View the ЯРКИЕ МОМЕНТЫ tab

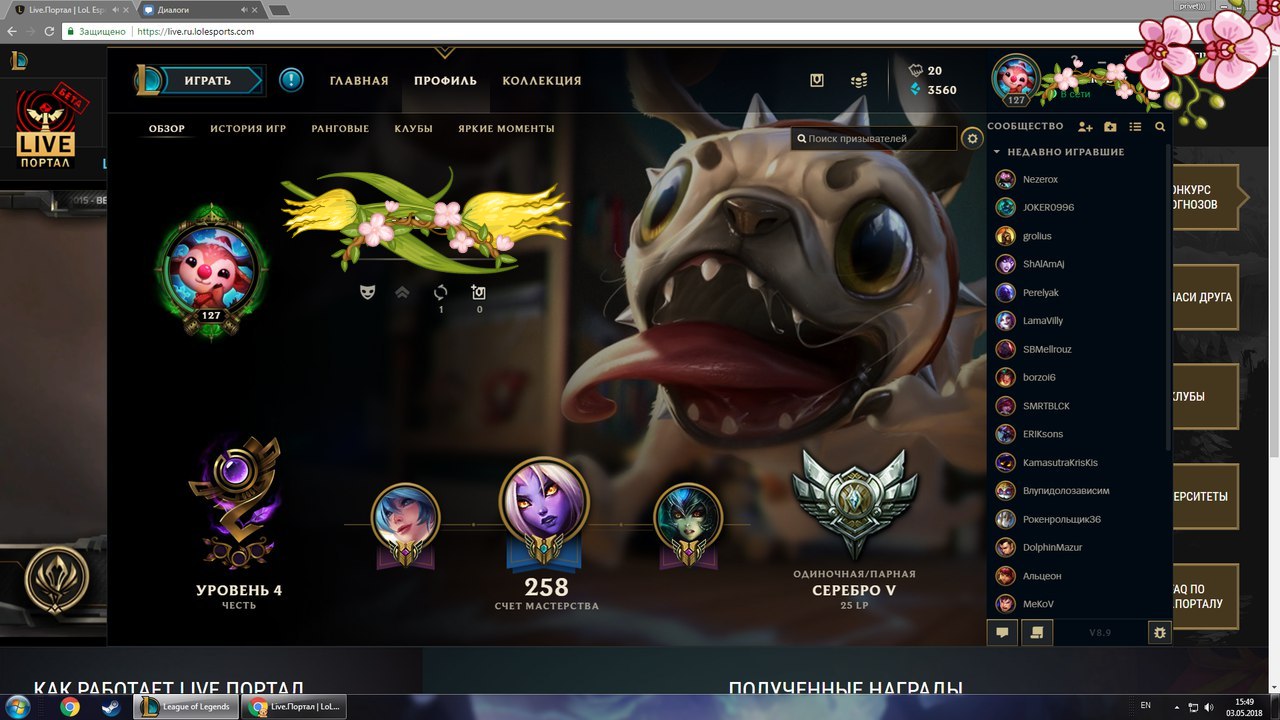506,129
